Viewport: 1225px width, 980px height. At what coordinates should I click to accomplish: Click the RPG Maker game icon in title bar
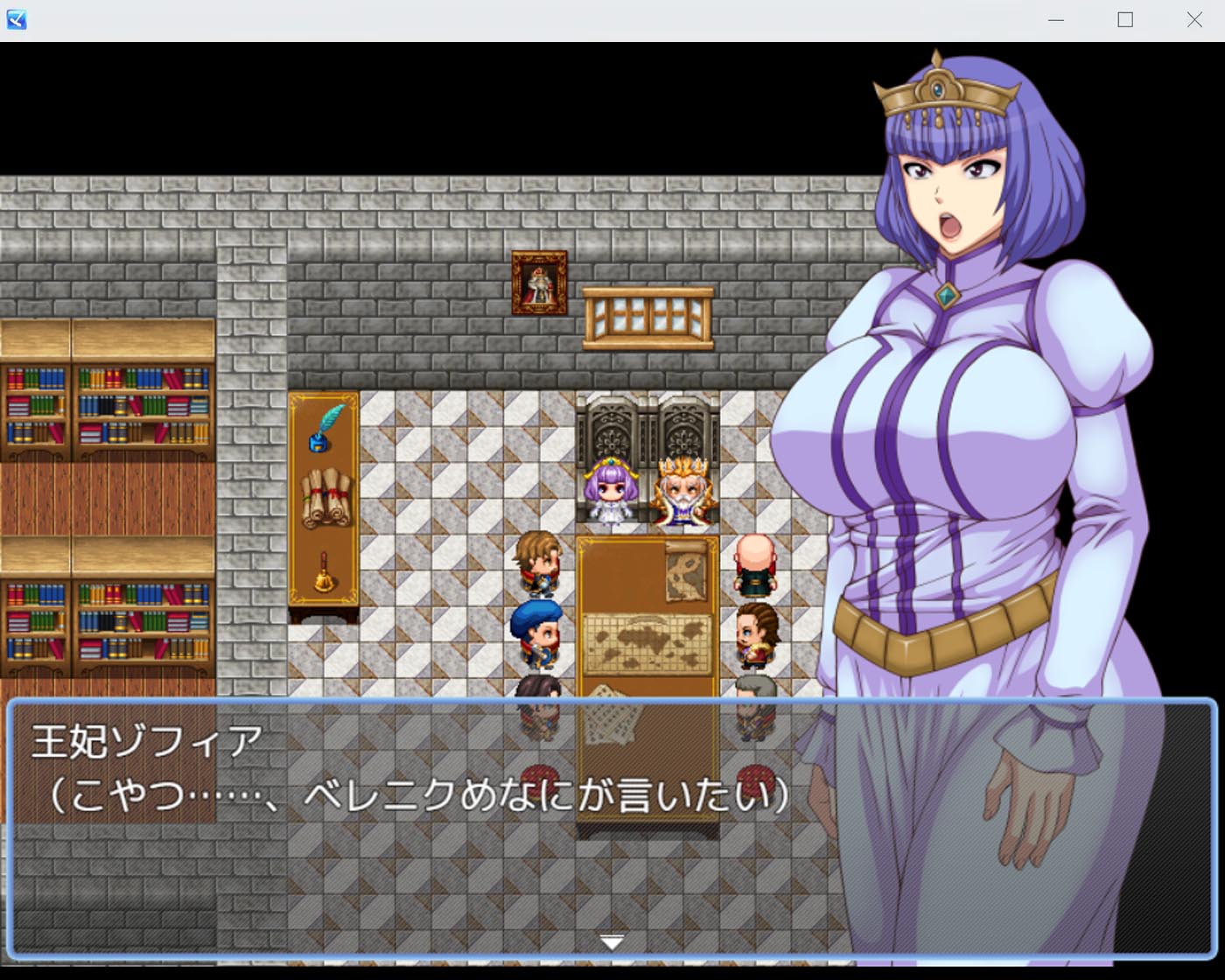click(x=17, y=19)
